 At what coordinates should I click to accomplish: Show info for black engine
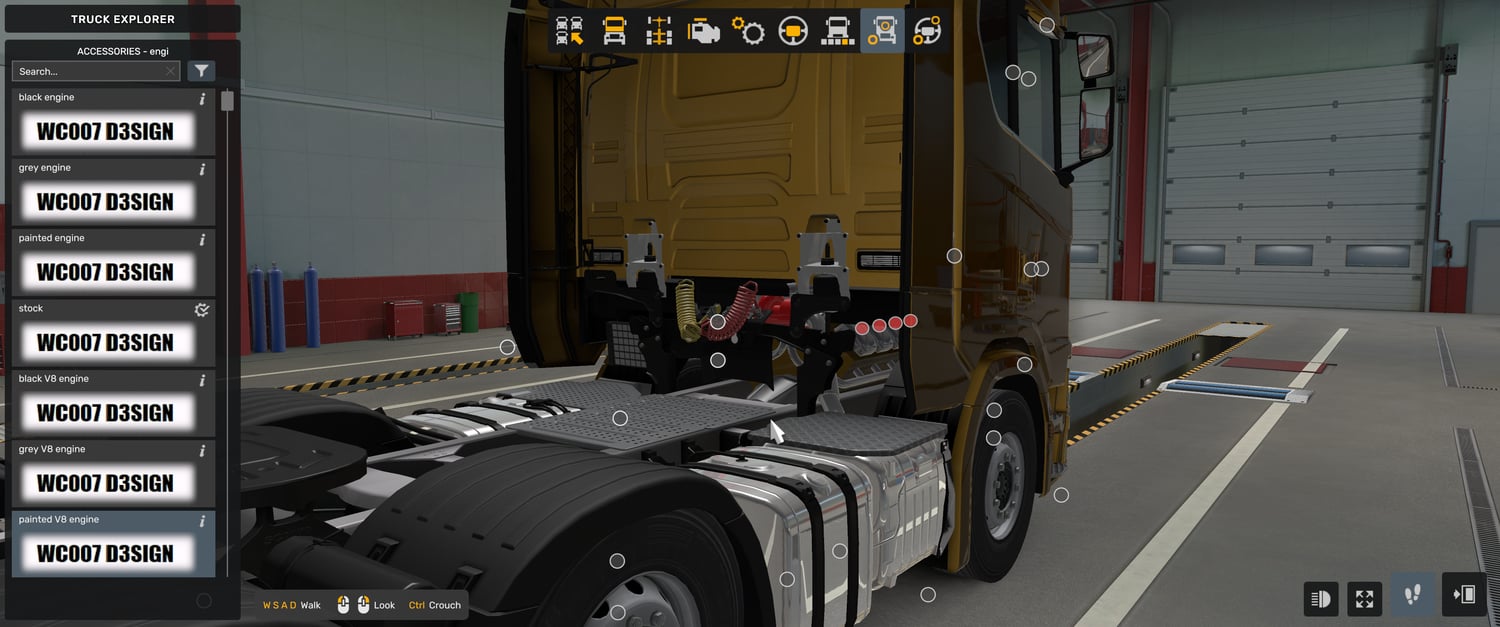[202, 99]
